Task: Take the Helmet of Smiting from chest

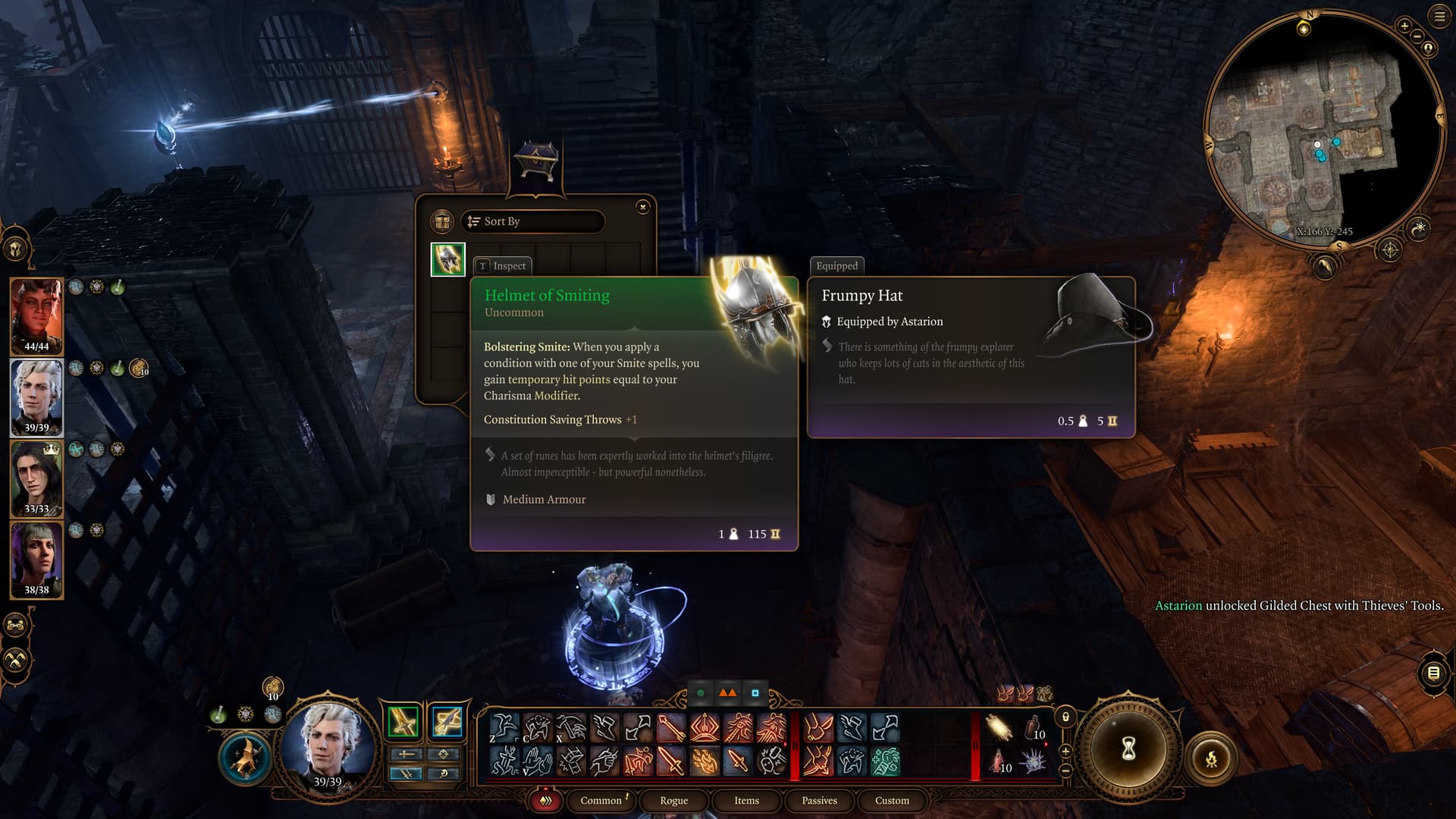Action: click(x=447, y=259)
